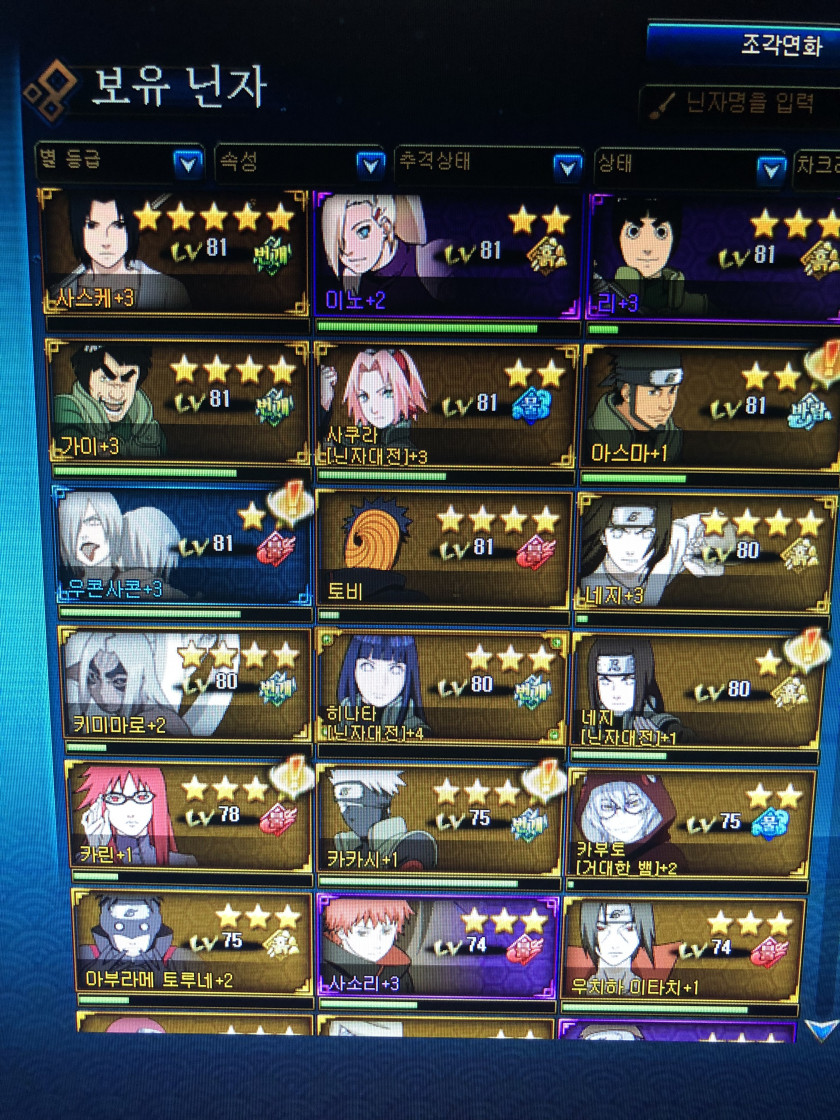This screenshot has height=1120, width=840.
Task: Choose the 우치하 이타치+1 ninja card
Action: tap(682, 948)
